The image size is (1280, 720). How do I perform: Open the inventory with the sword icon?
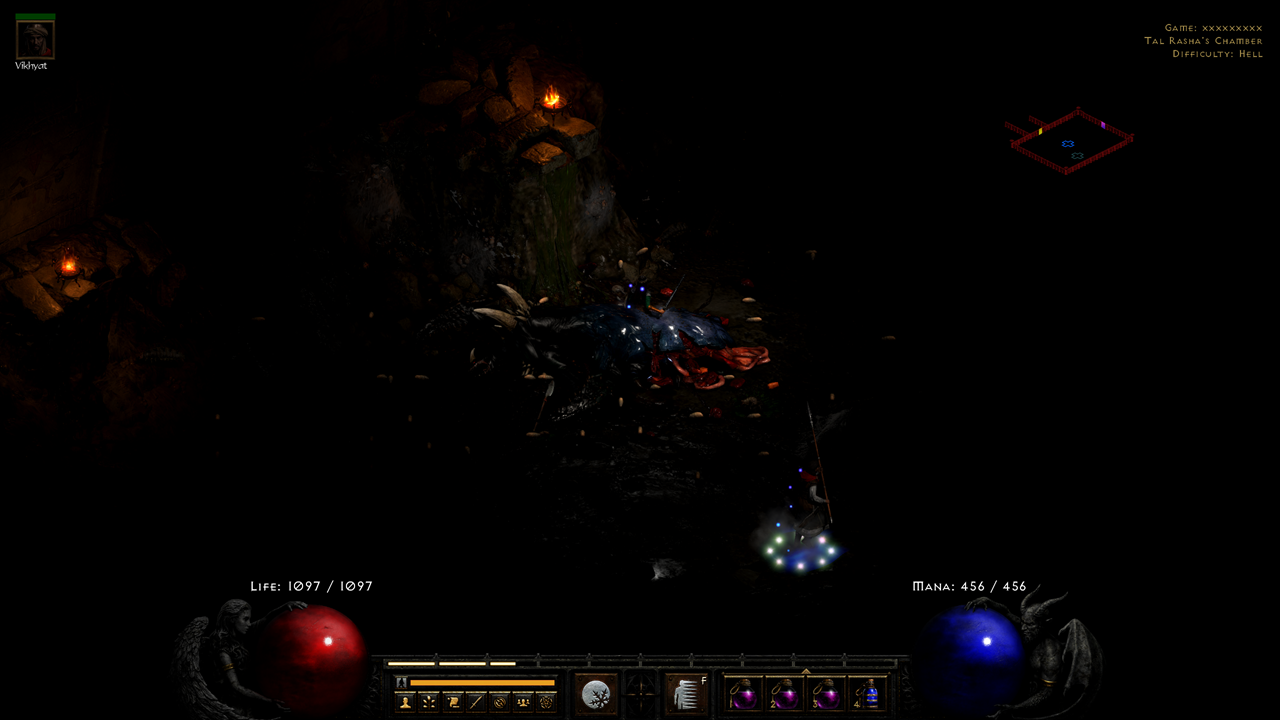(475, 700)
